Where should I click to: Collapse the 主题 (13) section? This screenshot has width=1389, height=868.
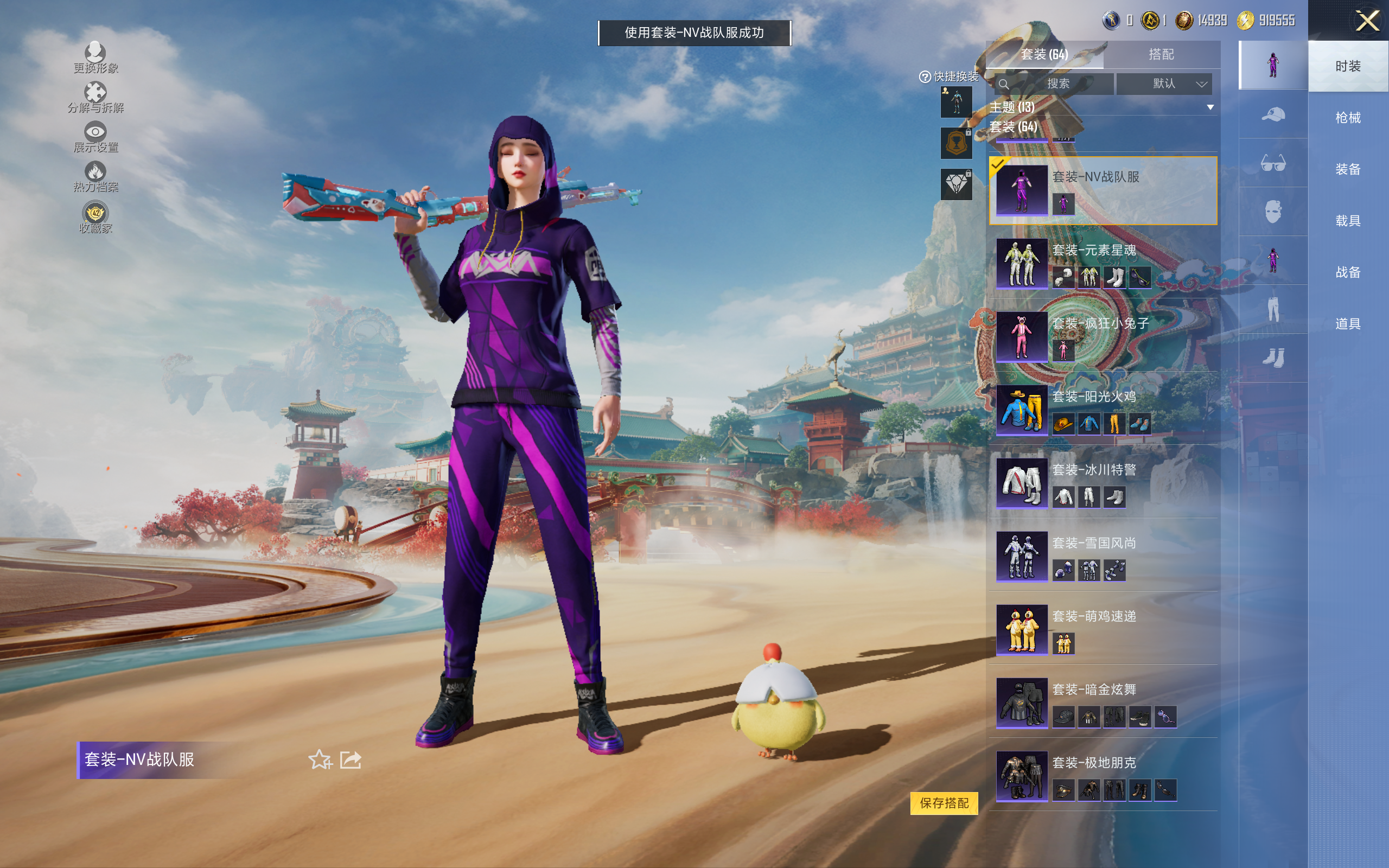[1210, 107]
